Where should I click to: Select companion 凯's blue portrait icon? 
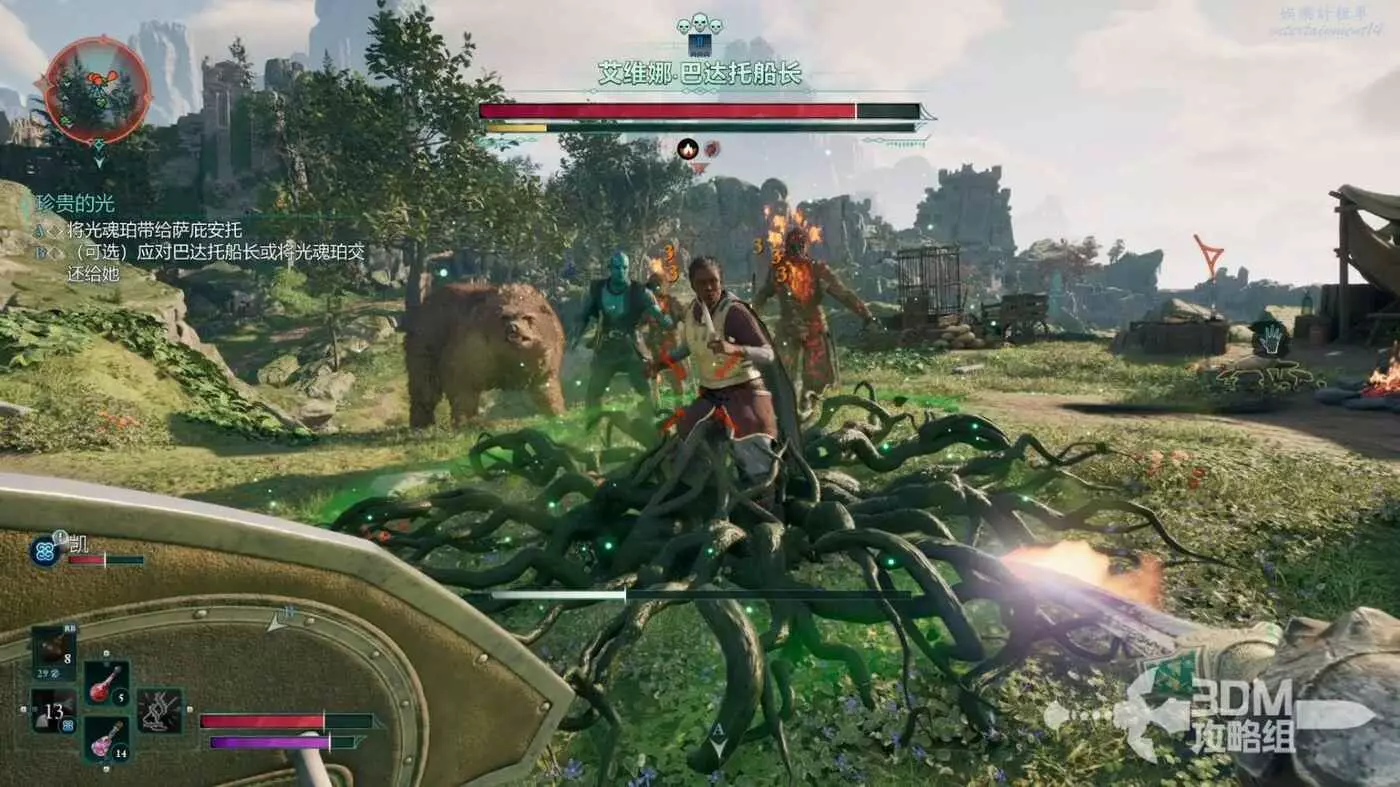pyautogui.click(x=45, y=550)
